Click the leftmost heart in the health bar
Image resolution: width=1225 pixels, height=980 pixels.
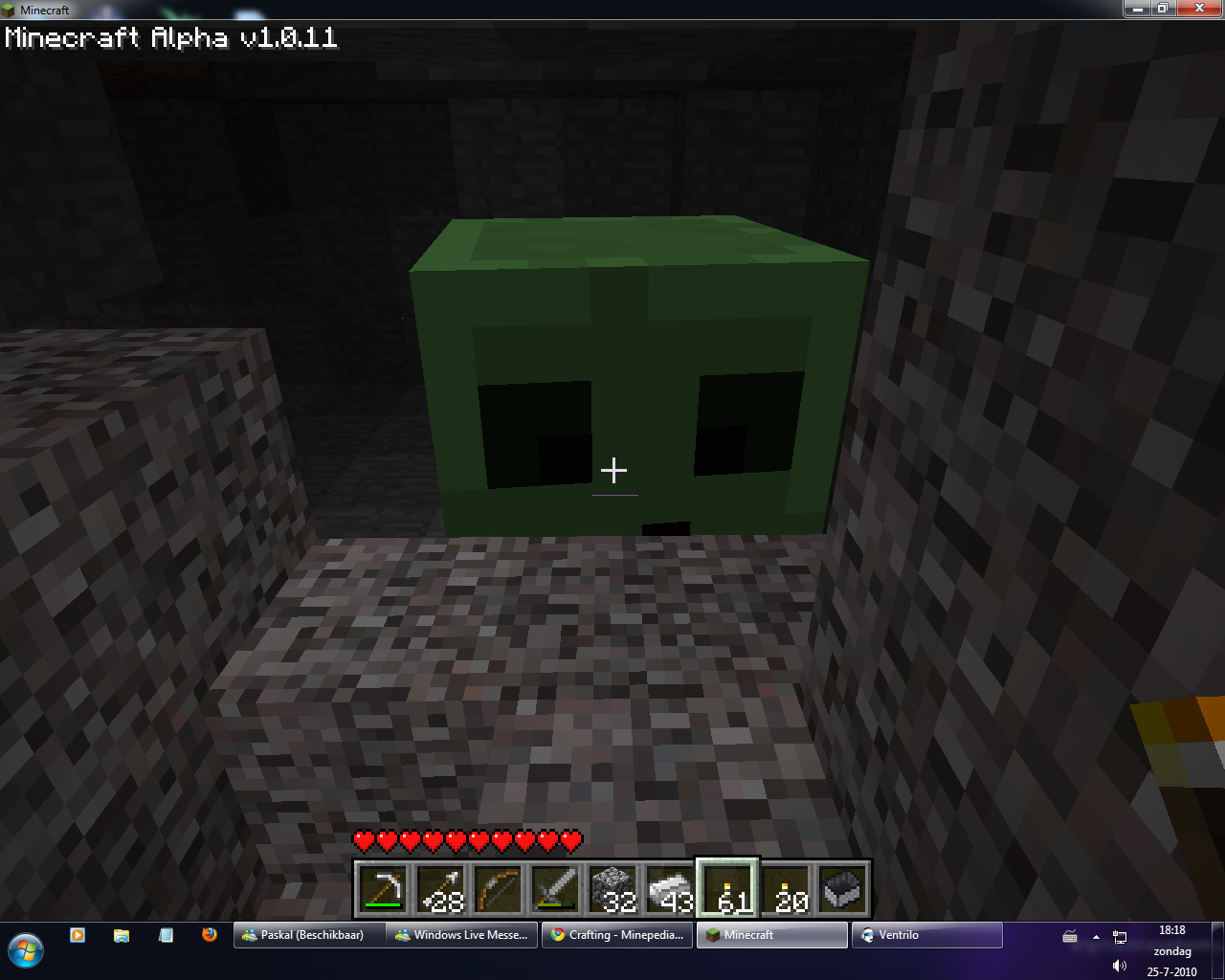pyautogui.click(x=364, y=841)
